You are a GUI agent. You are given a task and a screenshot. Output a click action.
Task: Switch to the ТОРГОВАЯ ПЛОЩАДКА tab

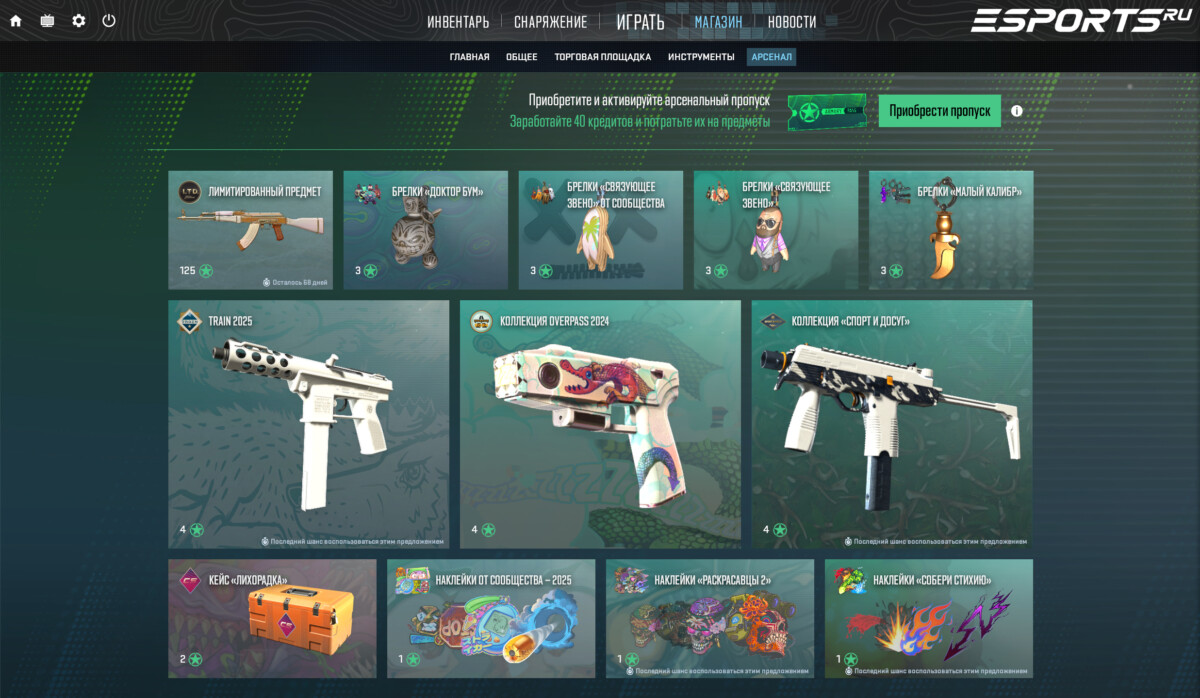(x=602, y=57)
